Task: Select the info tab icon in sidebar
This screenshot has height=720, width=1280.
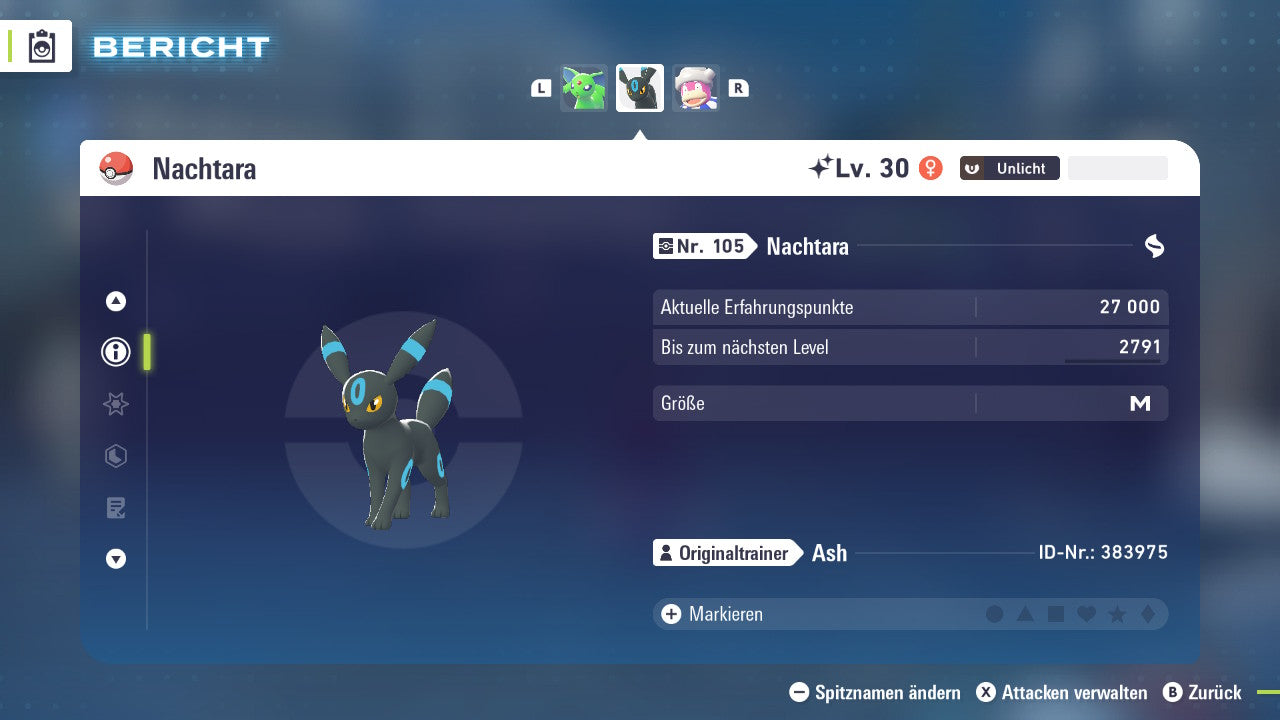Action: [115, 352]
